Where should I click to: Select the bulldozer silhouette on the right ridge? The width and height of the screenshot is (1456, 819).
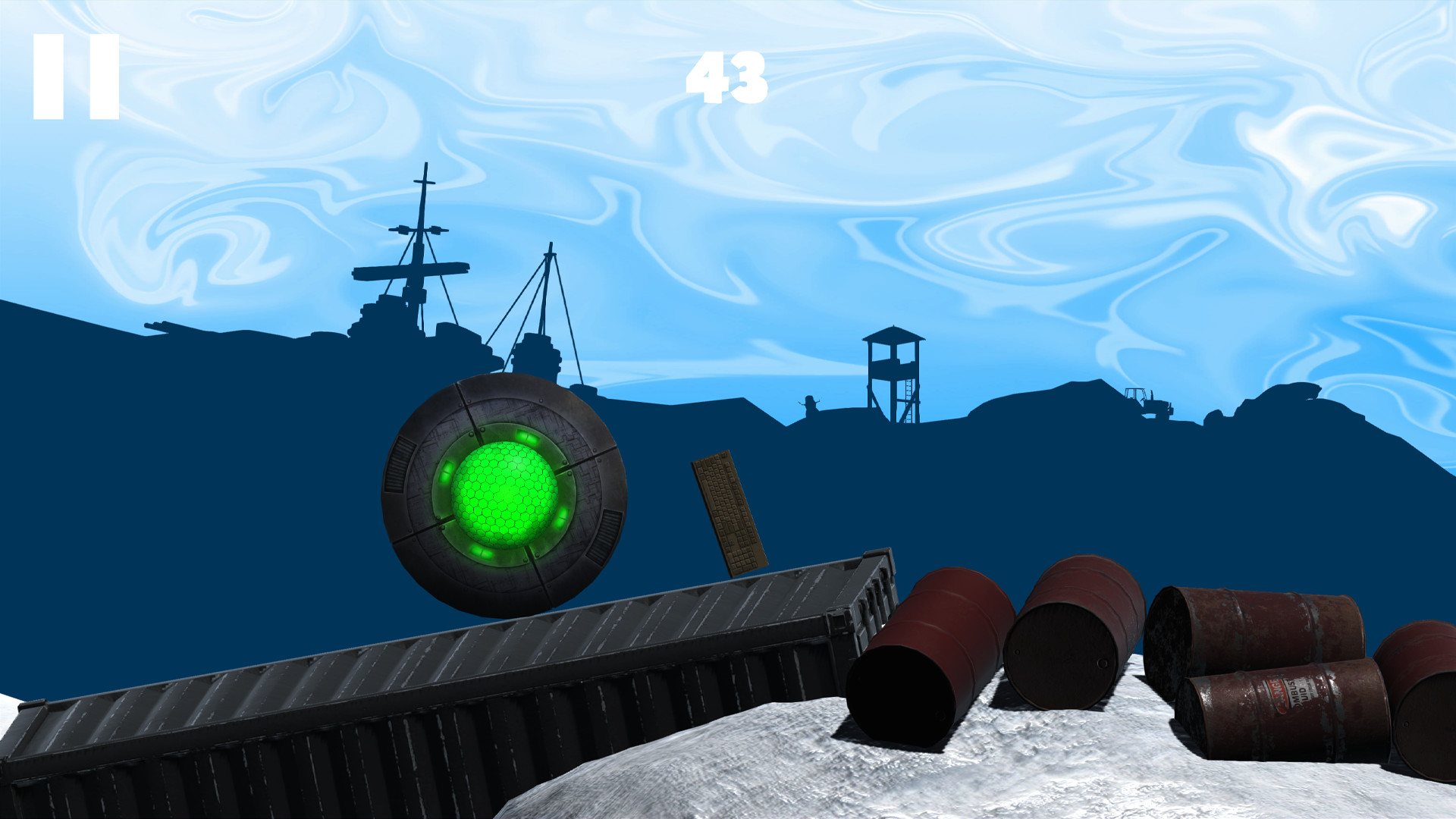pyautogui.click(x=1149, y=402)
